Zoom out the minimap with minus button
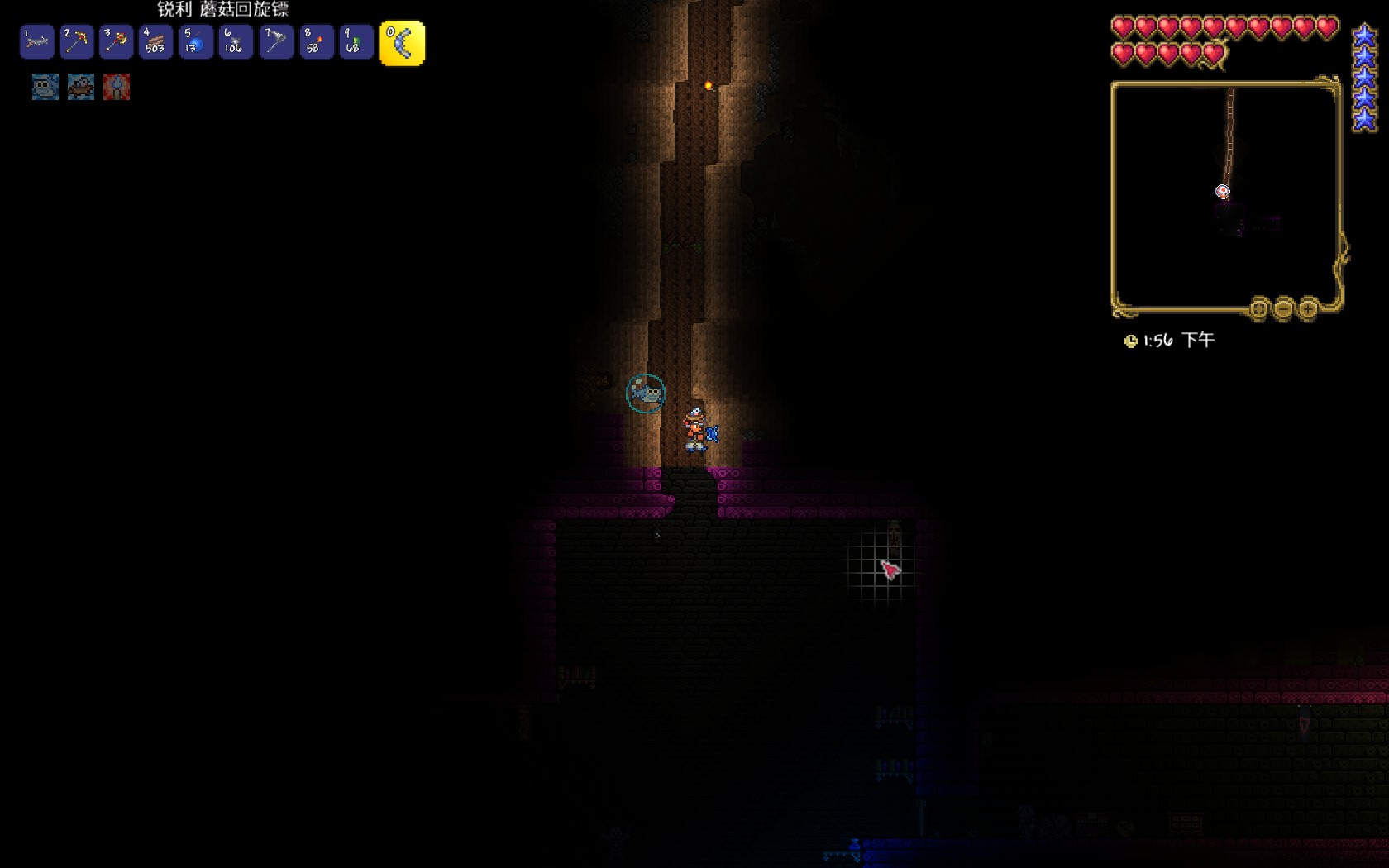 click(x=1283, y=309)
